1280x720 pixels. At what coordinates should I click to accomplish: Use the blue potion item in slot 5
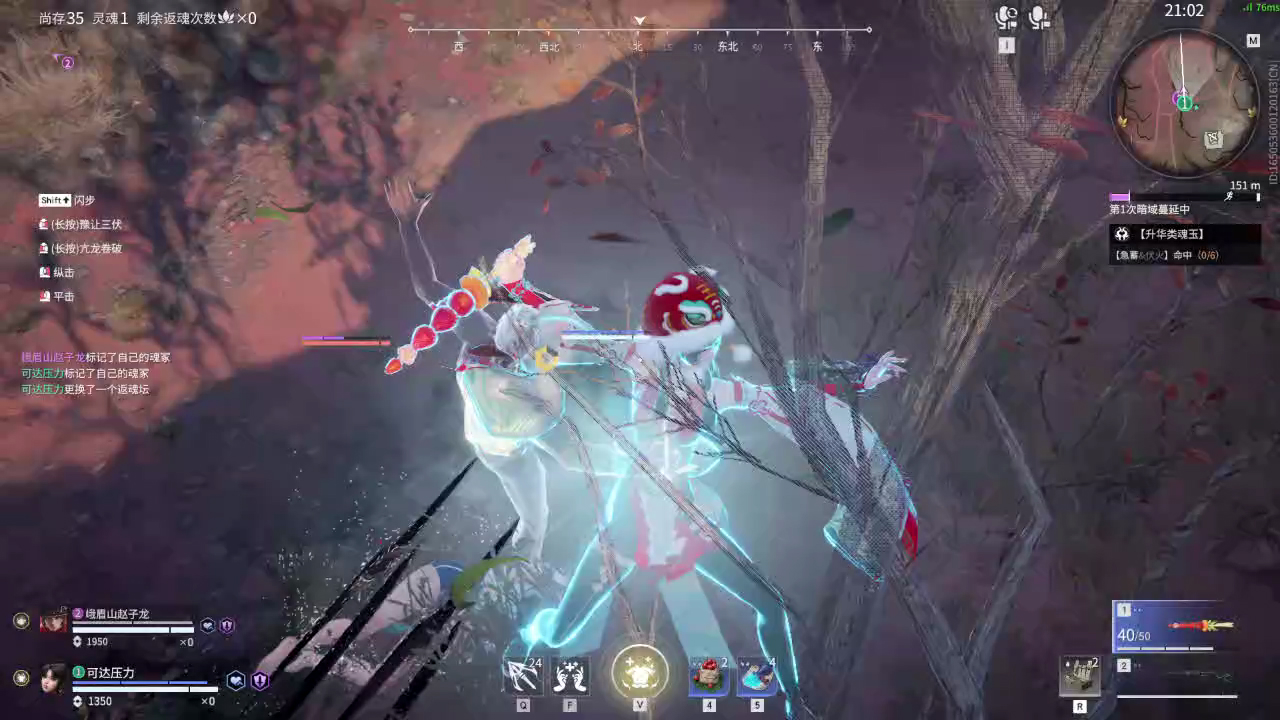(756, 676)
